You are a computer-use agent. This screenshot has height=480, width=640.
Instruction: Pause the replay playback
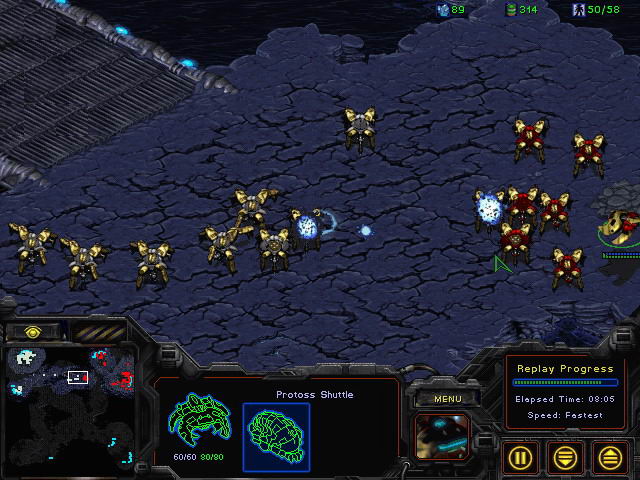click(523, 457)
